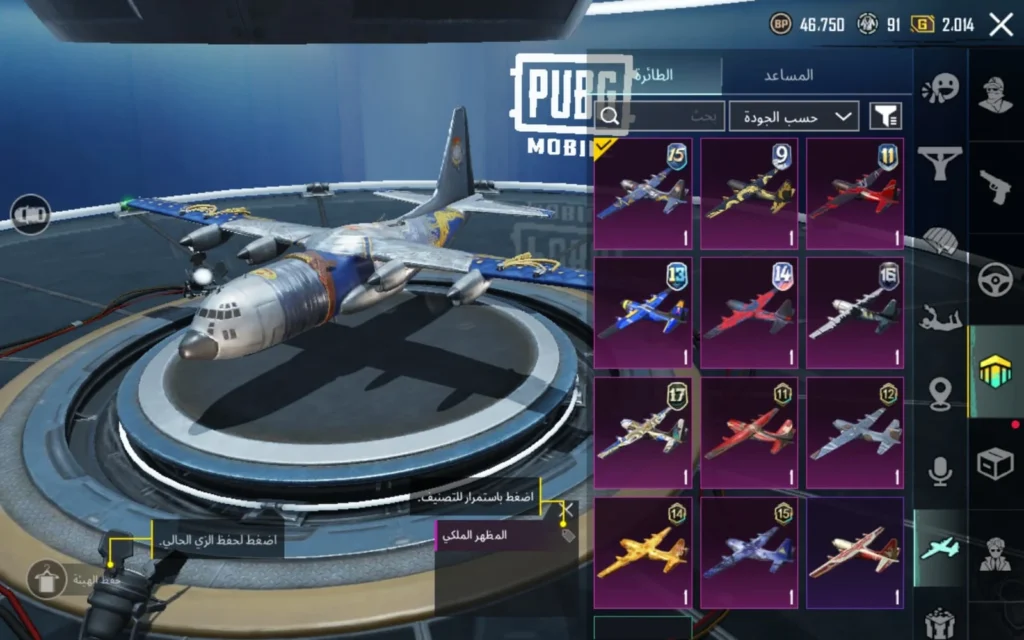Select the parachute subcategory icon
The image size is (1024, 640).
click(x=939, y=240)
